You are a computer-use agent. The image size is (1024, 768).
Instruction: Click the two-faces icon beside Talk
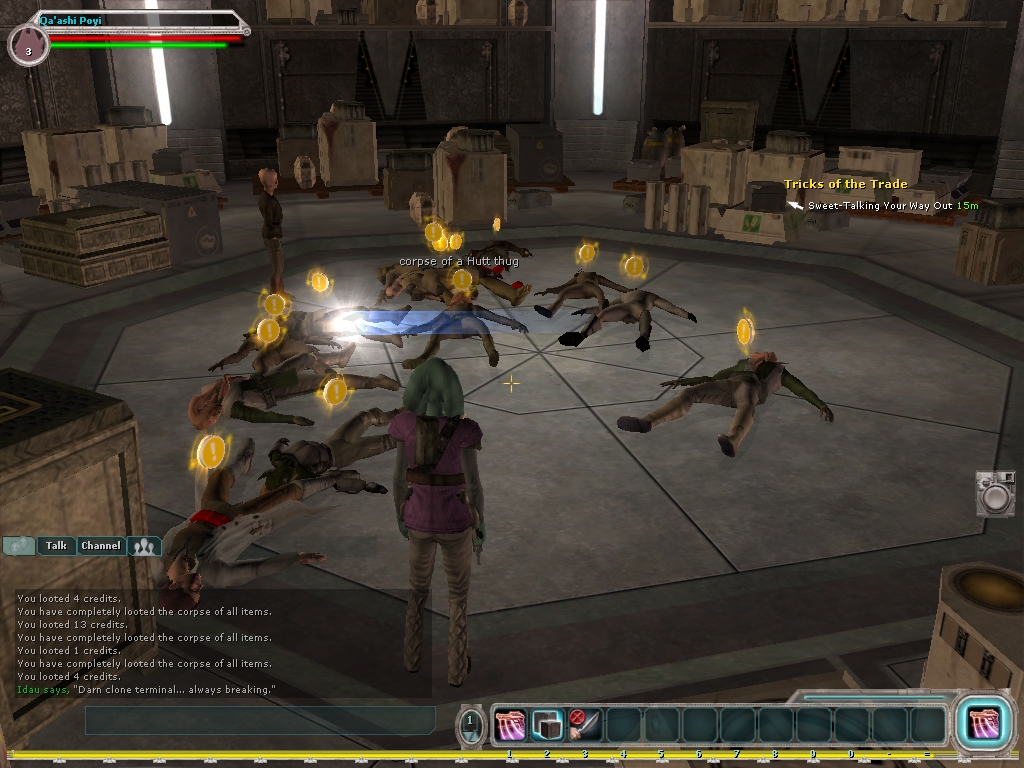coord(19,546)
